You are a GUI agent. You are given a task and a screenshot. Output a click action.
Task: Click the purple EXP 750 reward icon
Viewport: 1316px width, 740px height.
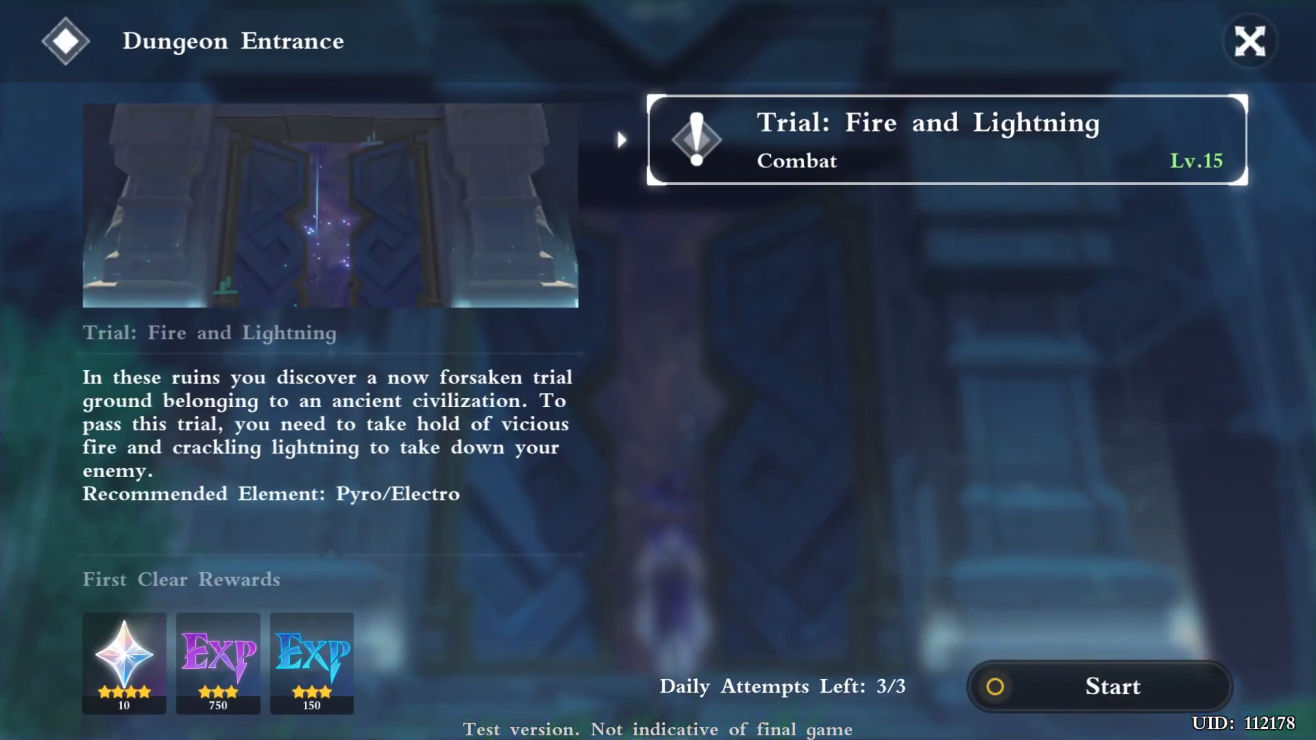tap(218, 655)
